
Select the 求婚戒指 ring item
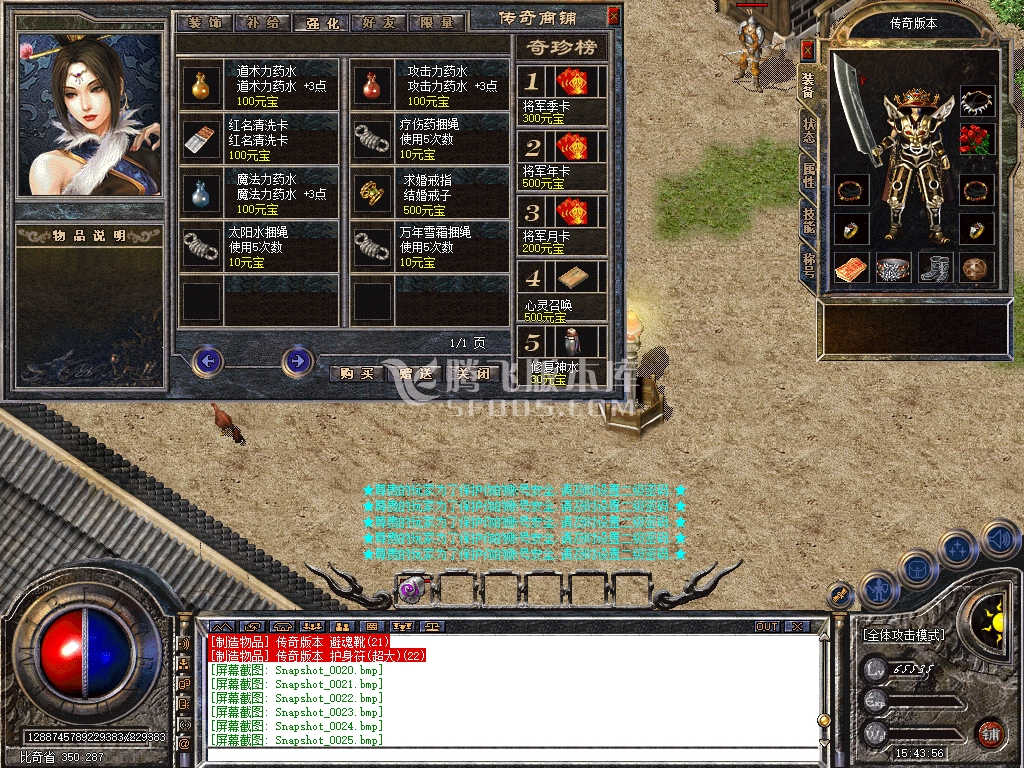click(x=373, y=191)
